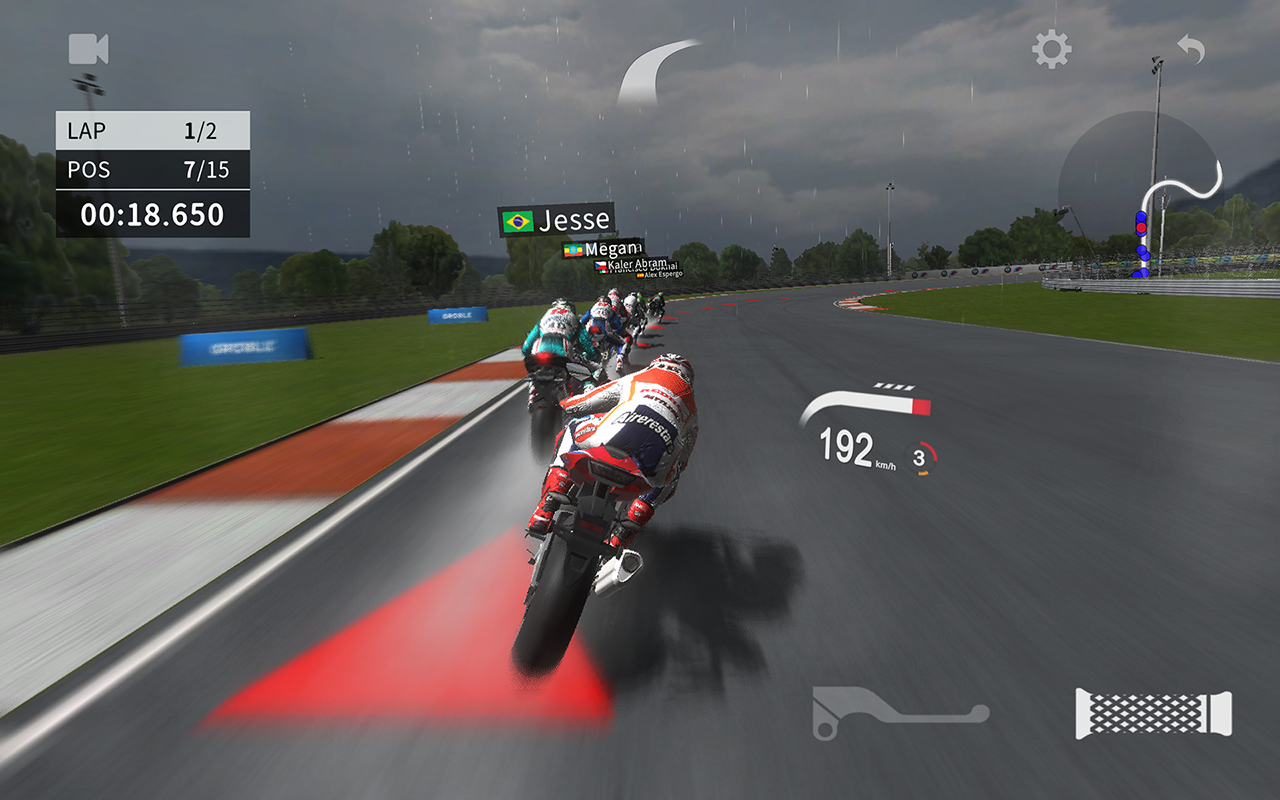Select Megan's rider name plate
The height and width of the screenshot is (800, 1280).
[613, 250]
